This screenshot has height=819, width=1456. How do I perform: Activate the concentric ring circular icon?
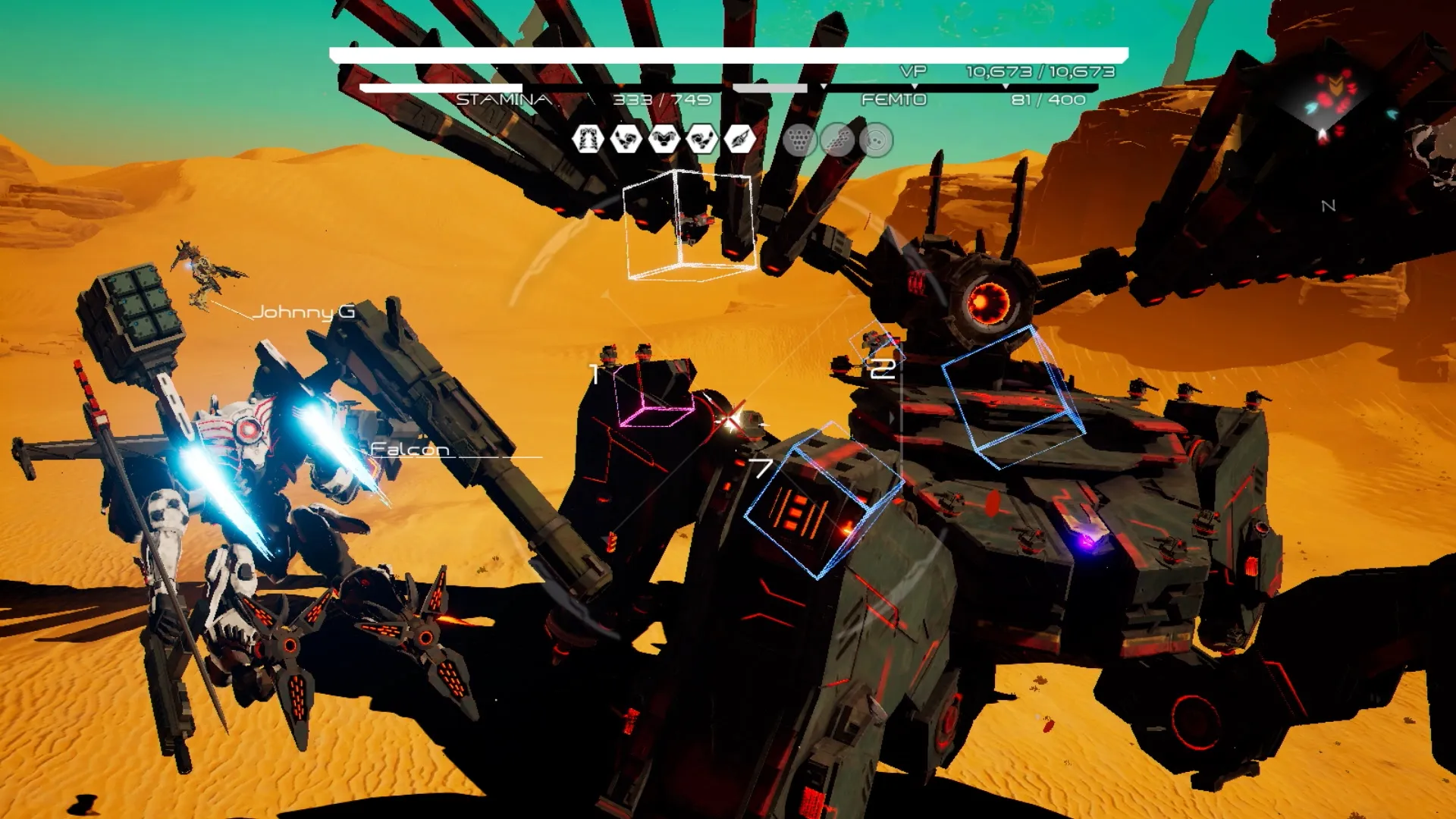coord(876,140)
